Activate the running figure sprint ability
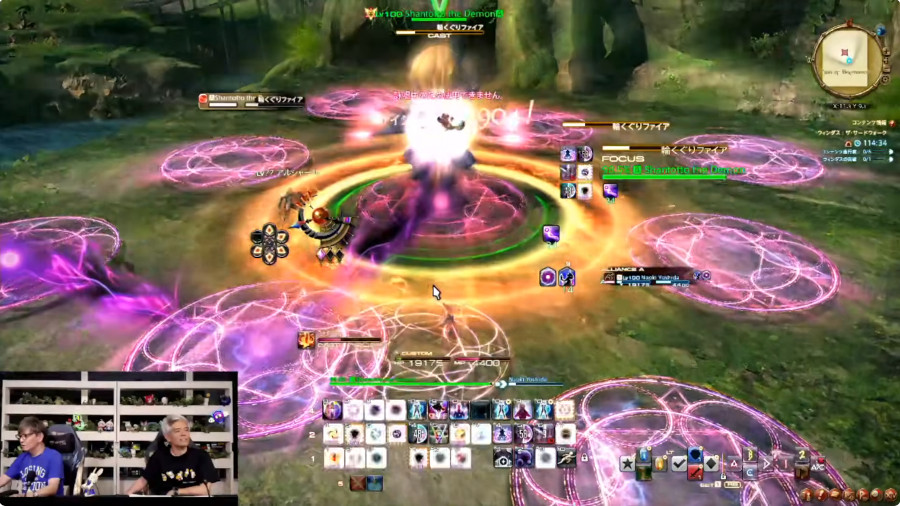Screen dimensions: 900x506 click(567, 458)
